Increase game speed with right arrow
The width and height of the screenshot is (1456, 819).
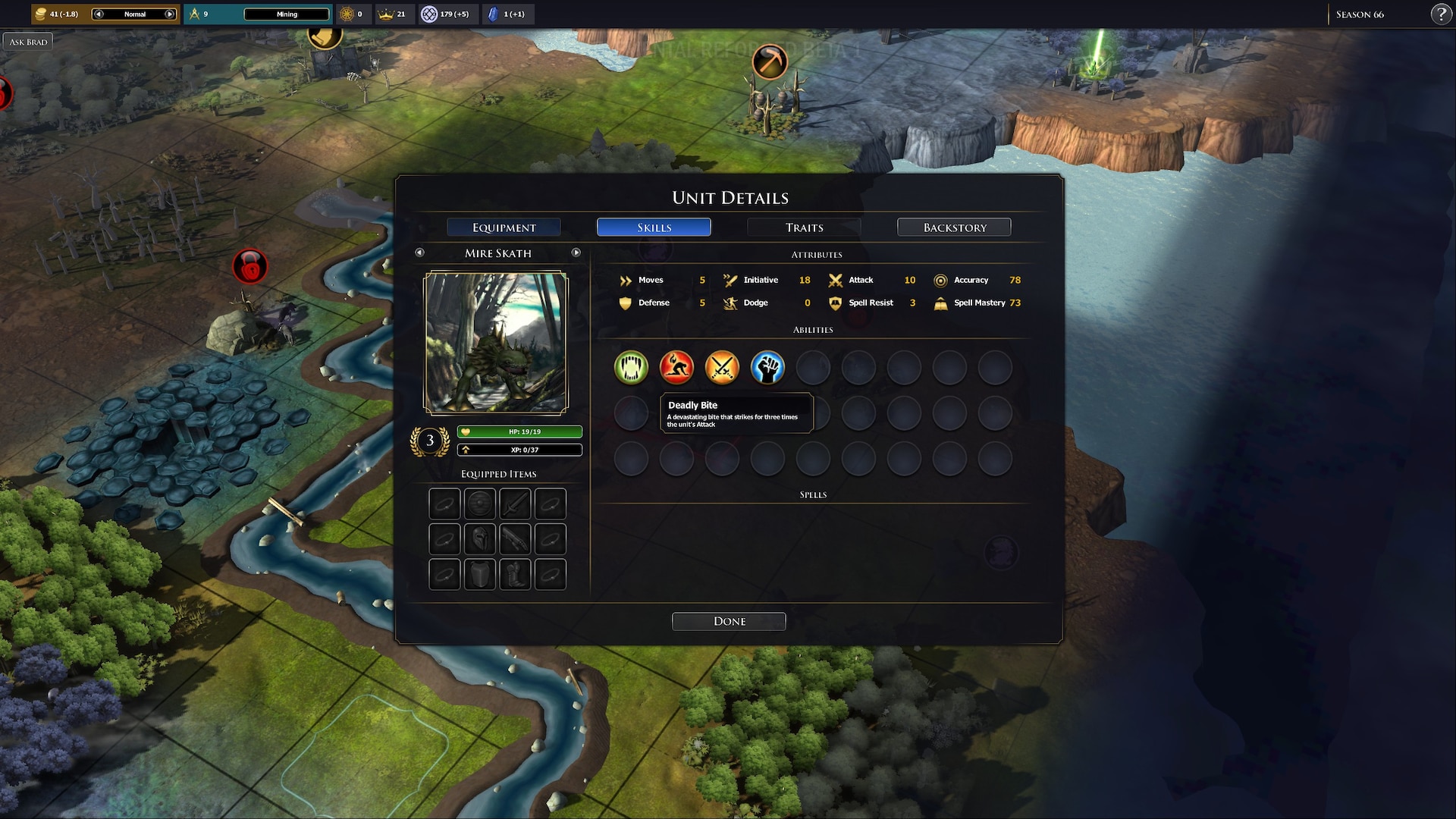tap(170, 14)
